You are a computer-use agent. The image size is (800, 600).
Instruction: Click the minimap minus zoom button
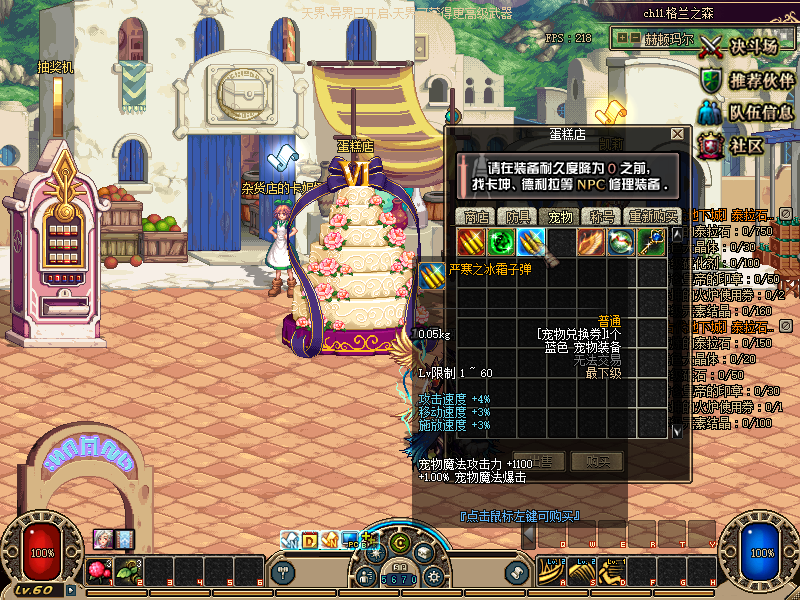coord(636,38)
